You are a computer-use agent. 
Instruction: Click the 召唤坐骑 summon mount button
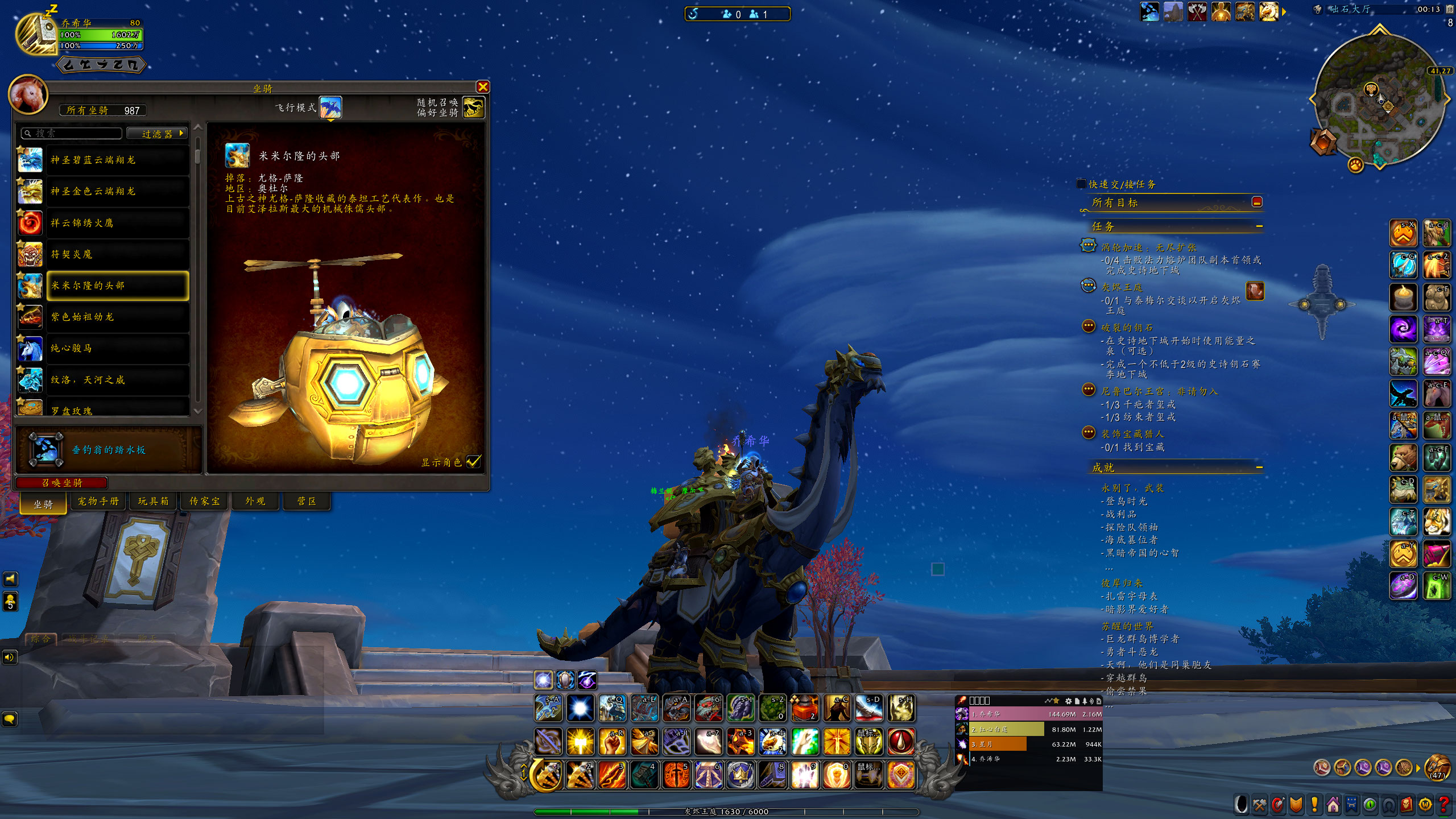pos(61,483)
